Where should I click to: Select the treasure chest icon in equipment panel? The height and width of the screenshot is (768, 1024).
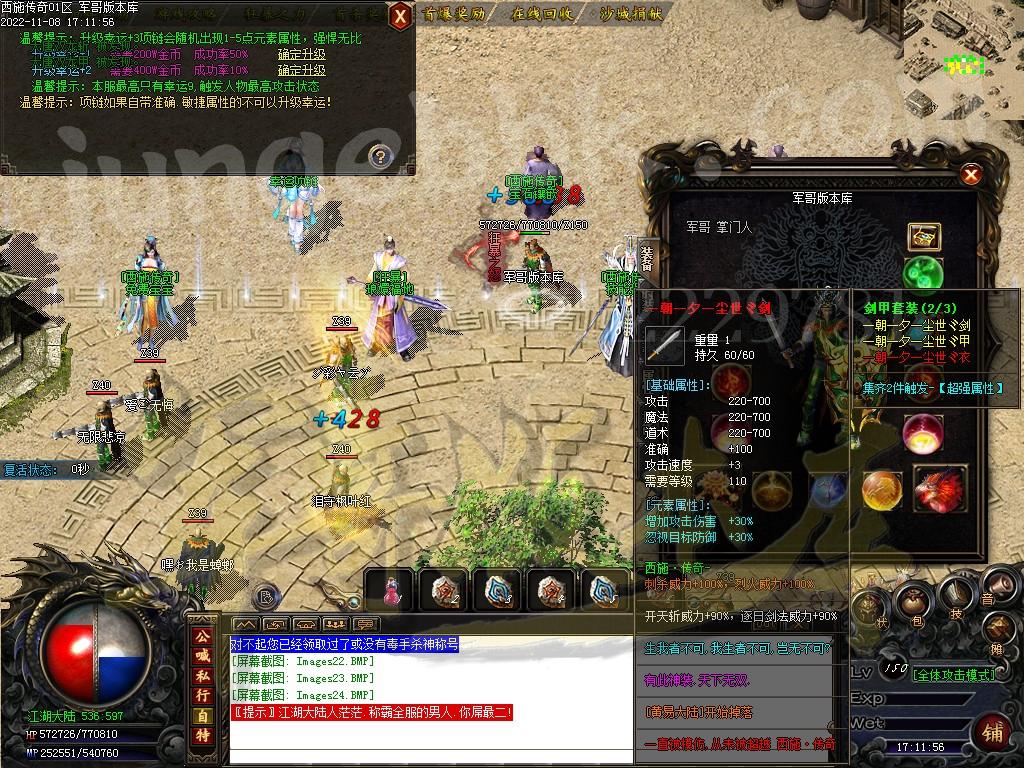coord(923,236)
